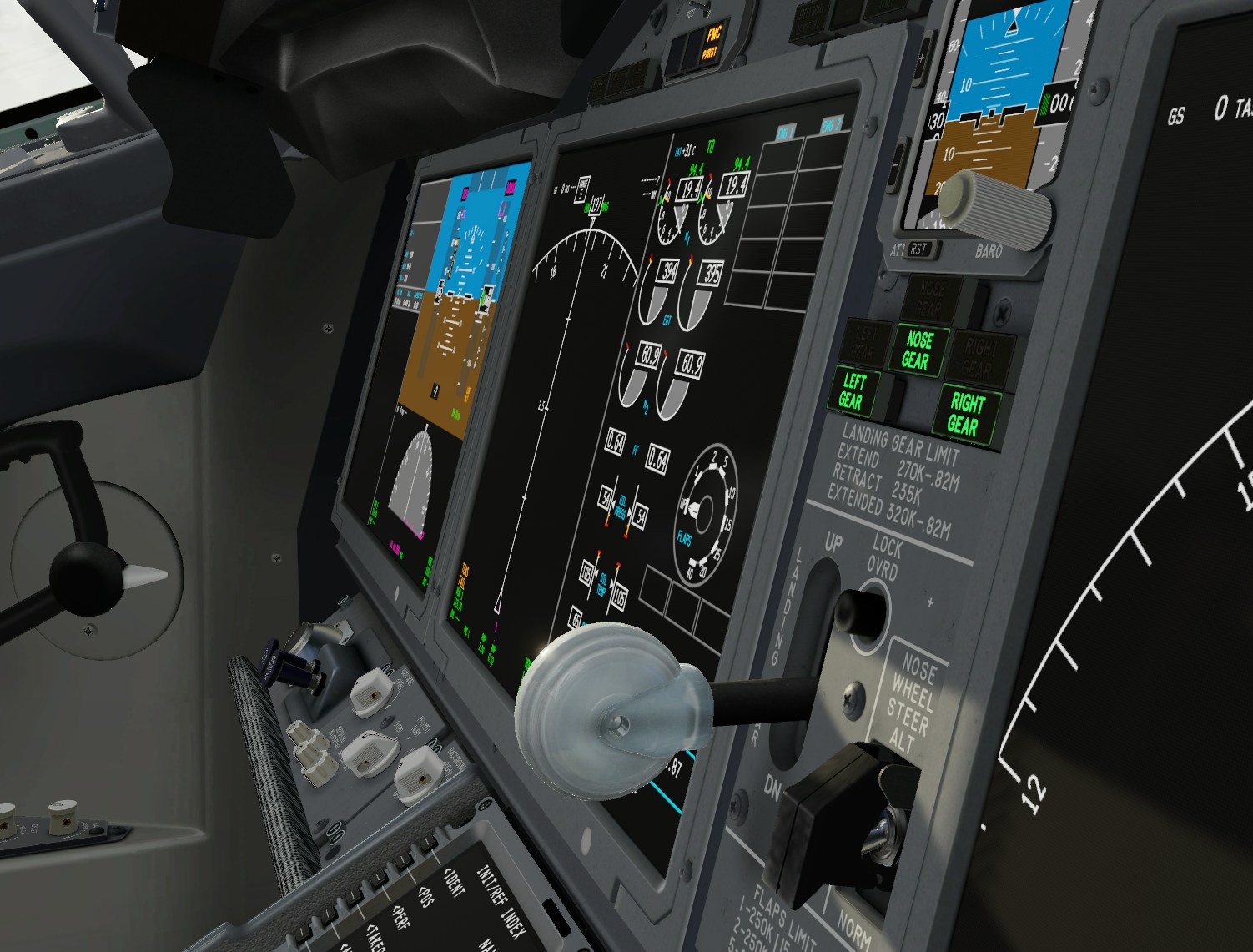Tap the standby display plus brightness button
1253x952 pixels.
922,60
